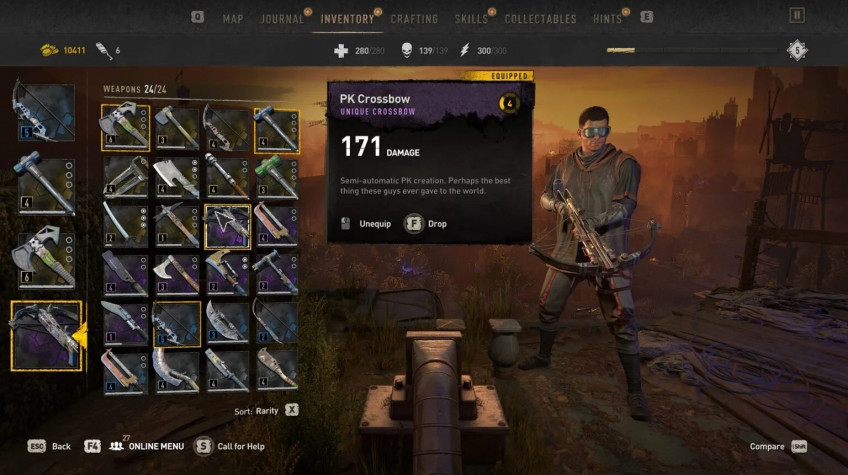Screen dimensions: 848x475
Task: Open the Online Menu
Action: coord(145,446)
